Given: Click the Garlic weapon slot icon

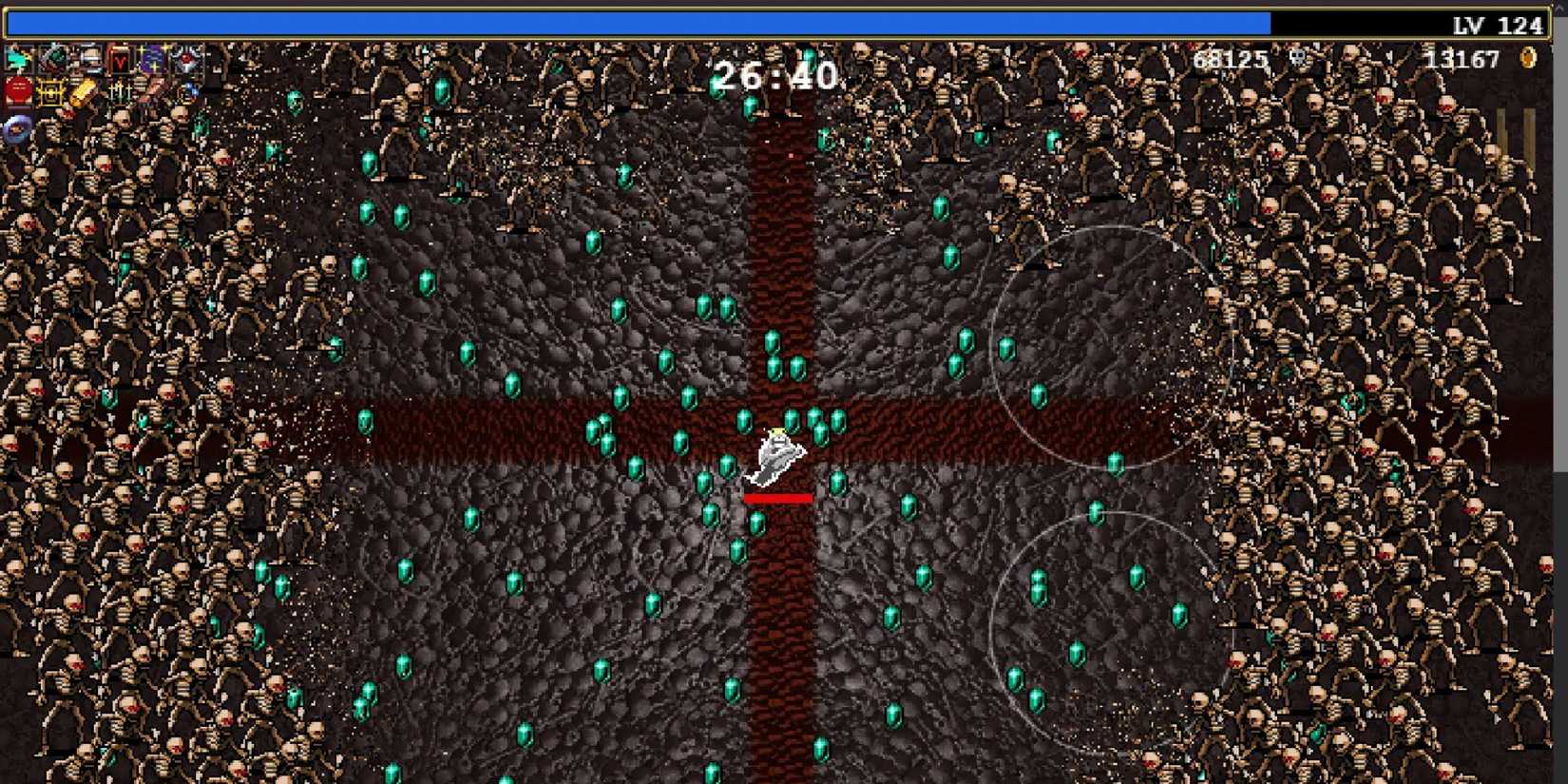Looking at the screenshot, I should pyautogui.click(x=54, y=59).
